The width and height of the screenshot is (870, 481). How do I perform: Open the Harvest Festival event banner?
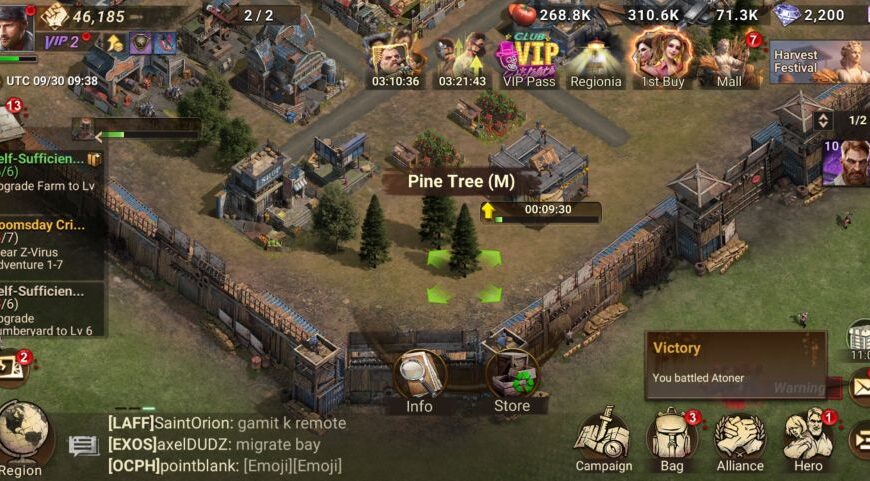coord(819,62)
